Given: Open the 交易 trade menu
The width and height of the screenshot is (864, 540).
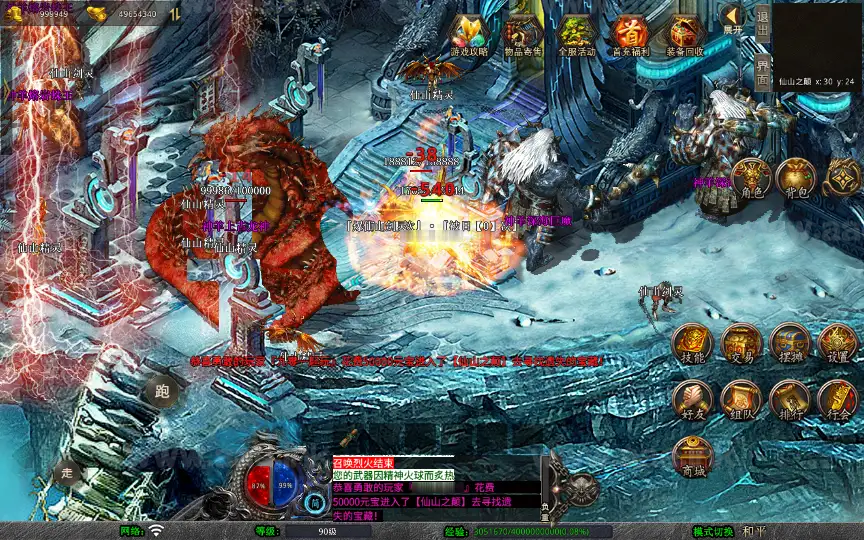Looking at the screenshot, I should point(741,343).
